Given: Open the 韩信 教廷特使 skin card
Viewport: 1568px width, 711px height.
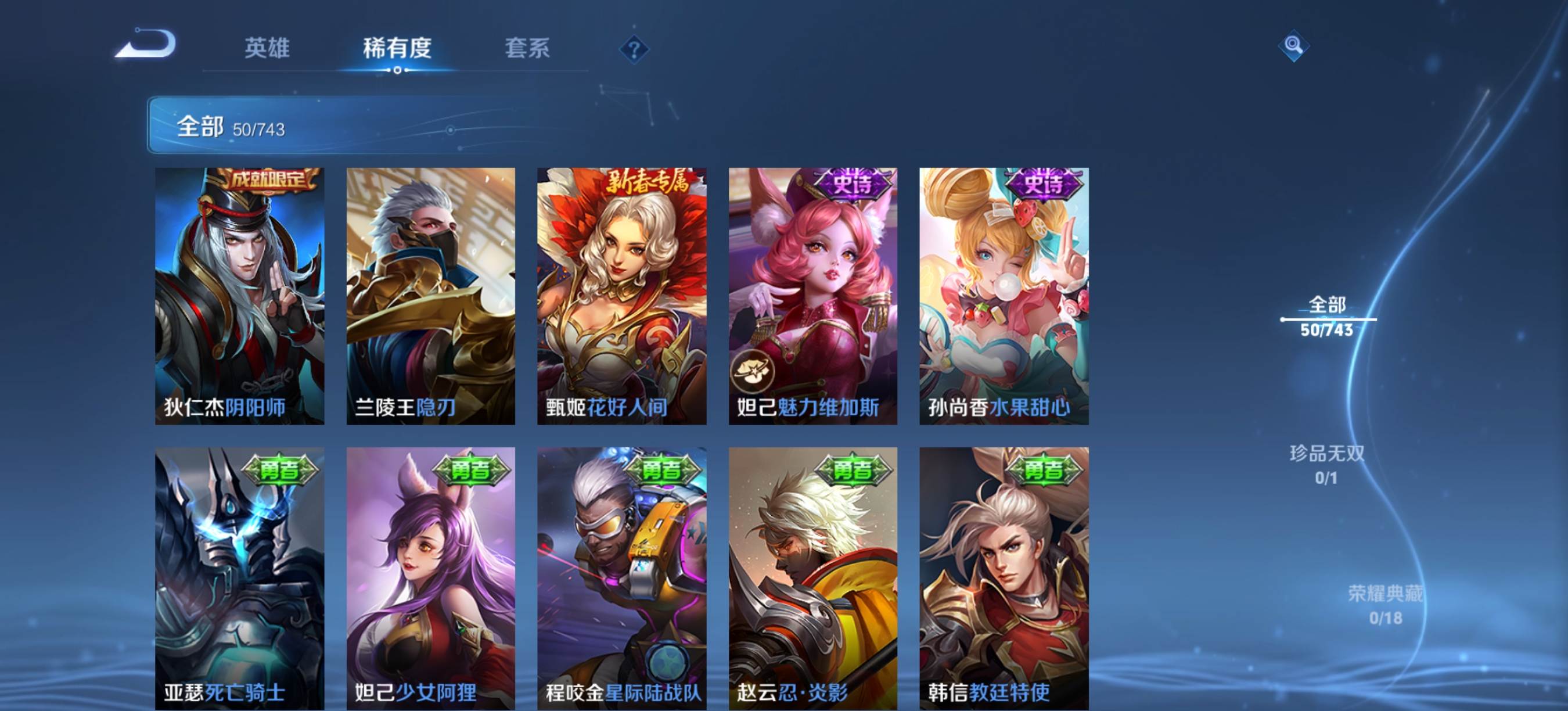Looking at the screenshot, I should coord(1004,579).
